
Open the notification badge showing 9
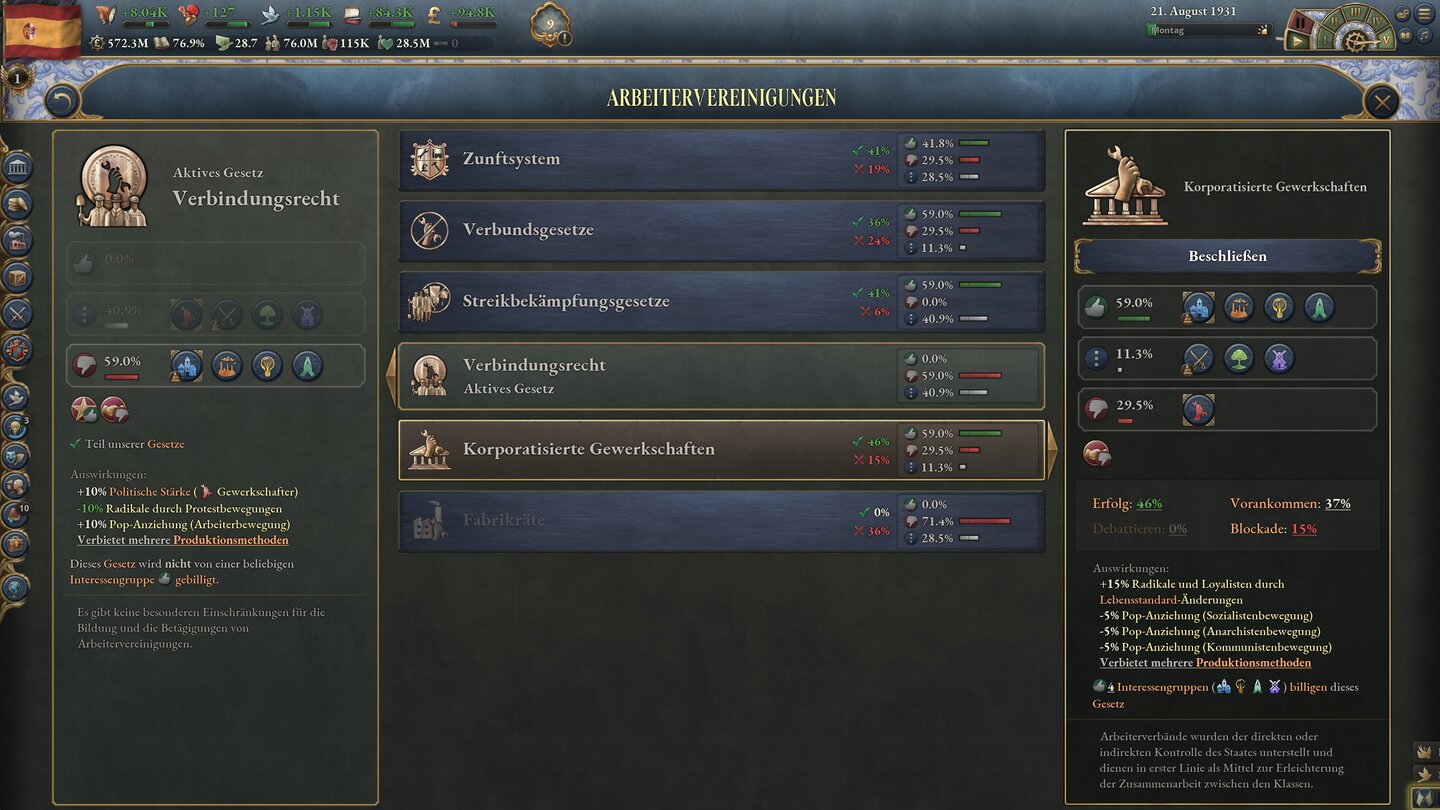[x=549, y=22]
